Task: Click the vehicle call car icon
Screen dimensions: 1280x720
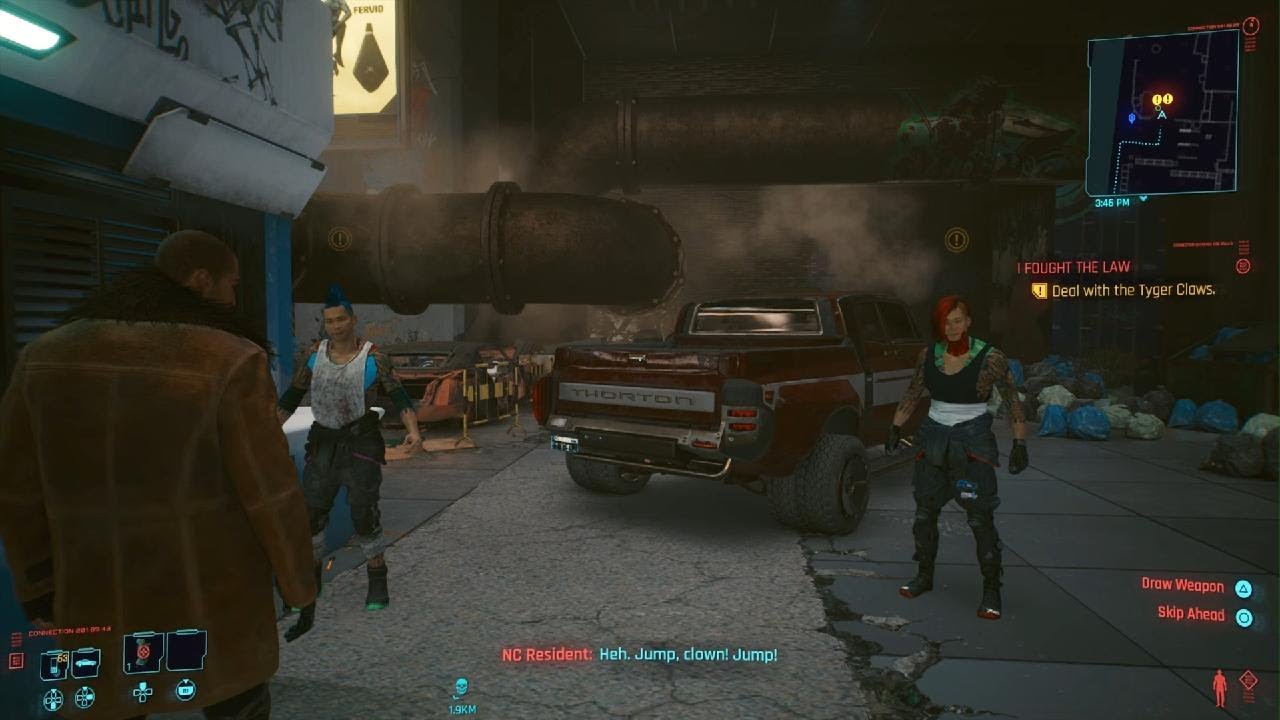Action: click(x=86, y=660)
